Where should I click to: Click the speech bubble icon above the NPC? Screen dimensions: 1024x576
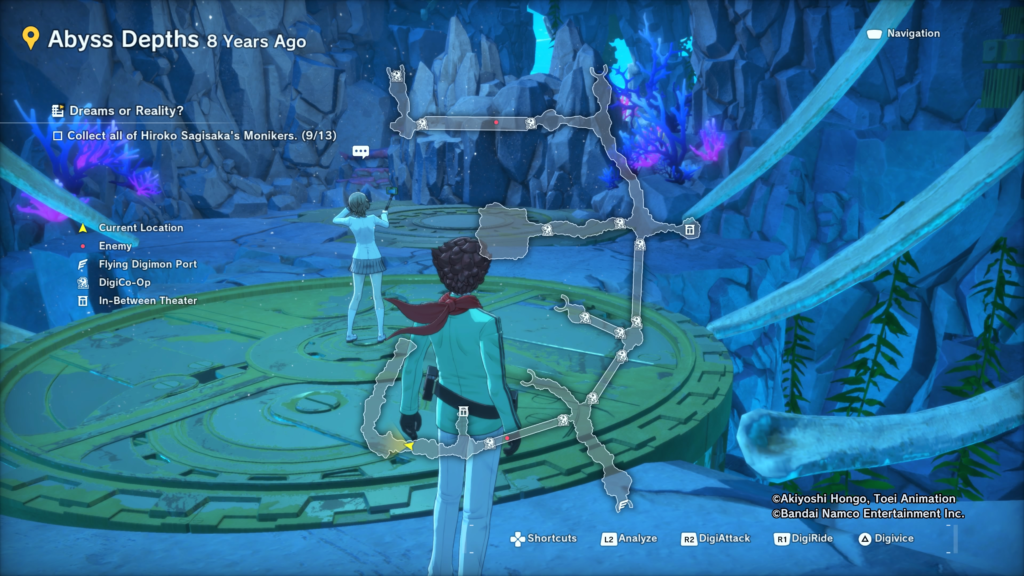361,152
